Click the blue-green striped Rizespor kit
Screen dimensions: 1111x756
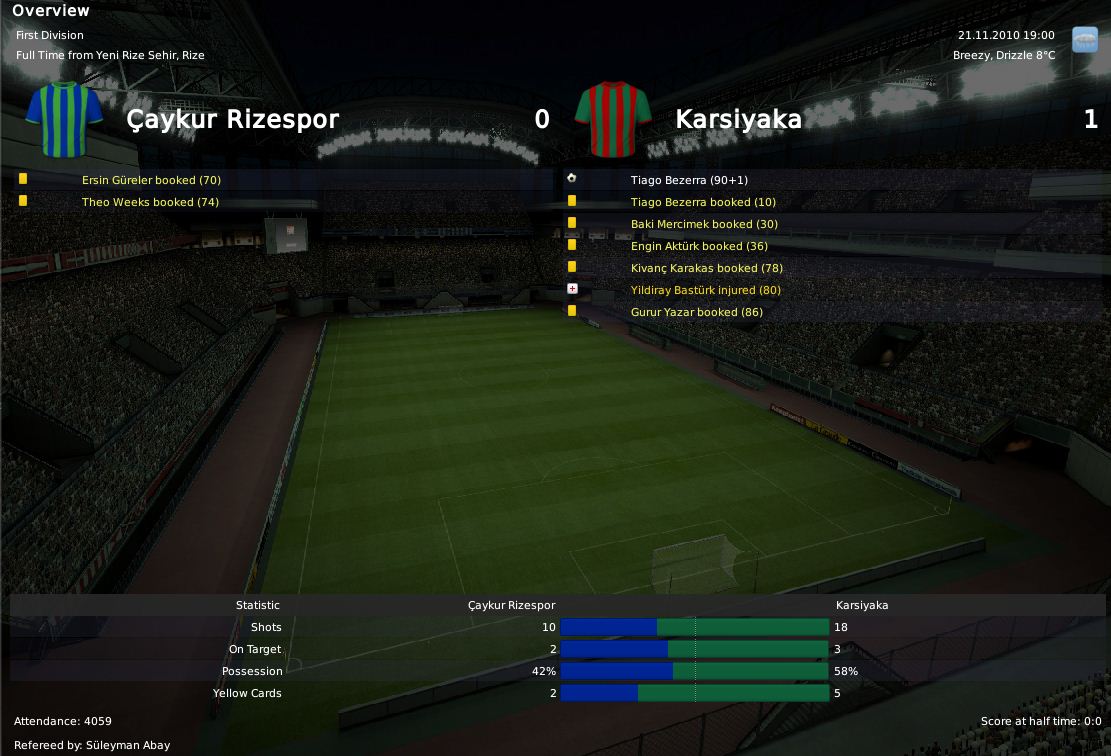64,120
